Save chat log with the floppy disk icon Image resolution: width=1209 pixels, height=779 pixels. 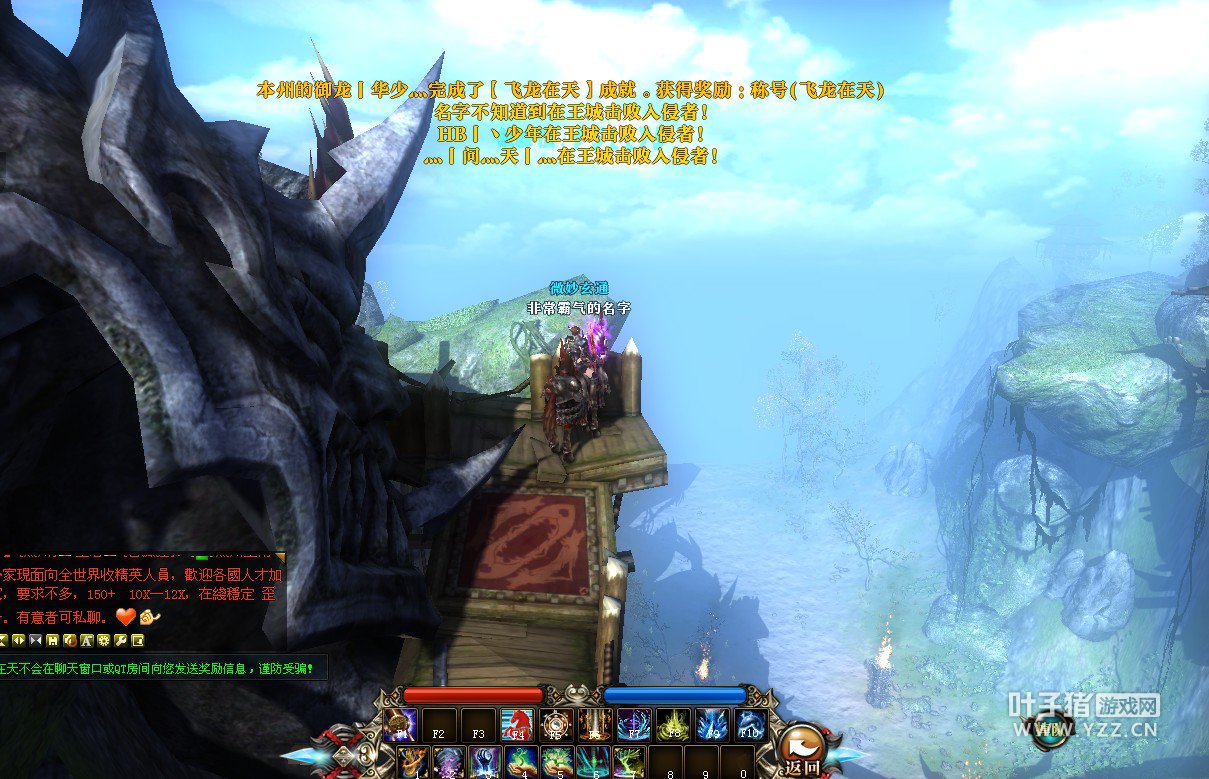pos(53,640)
